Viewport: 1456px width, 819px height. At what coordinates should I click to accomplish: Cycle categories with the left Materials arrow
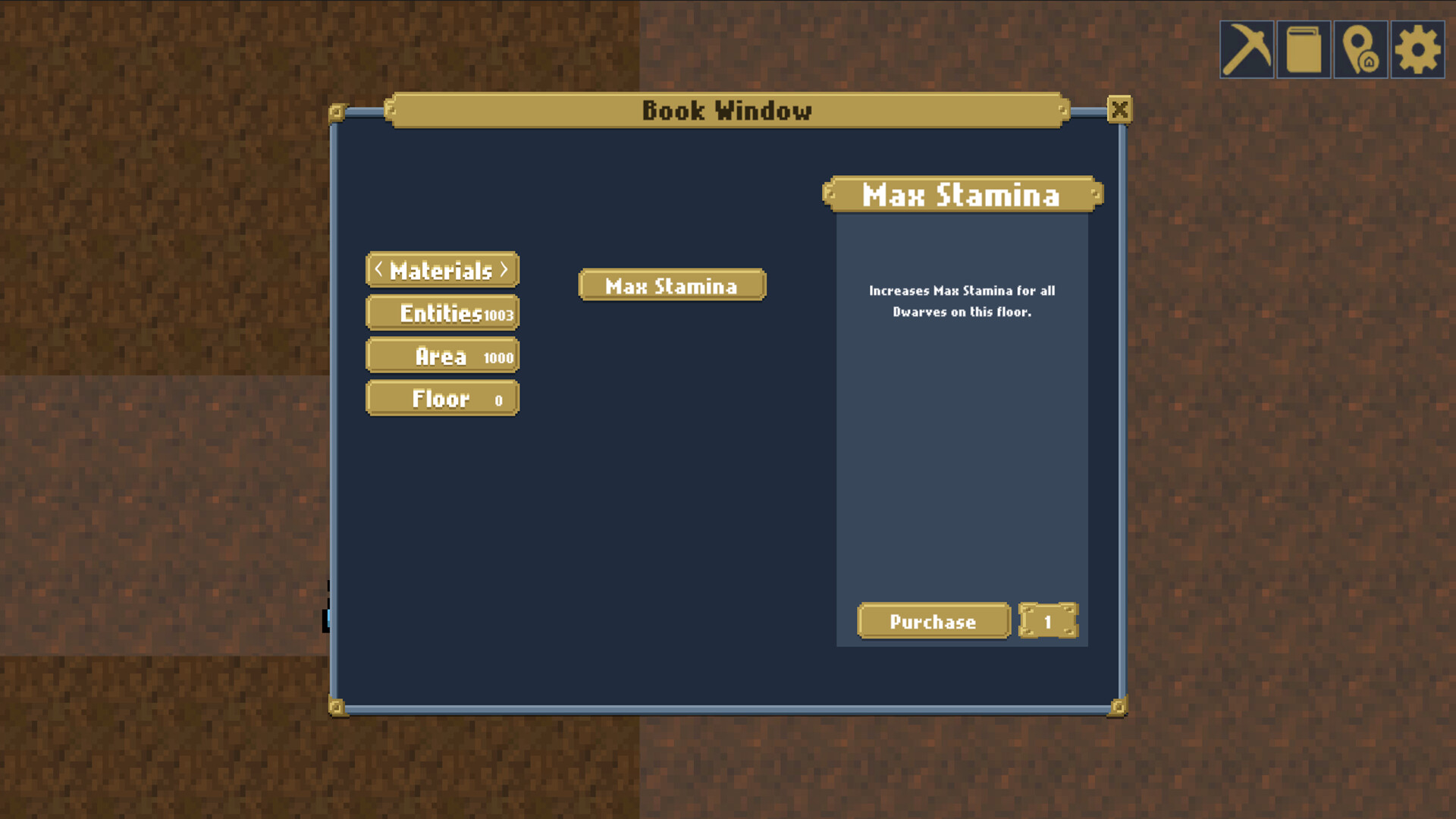click(378, 270)
